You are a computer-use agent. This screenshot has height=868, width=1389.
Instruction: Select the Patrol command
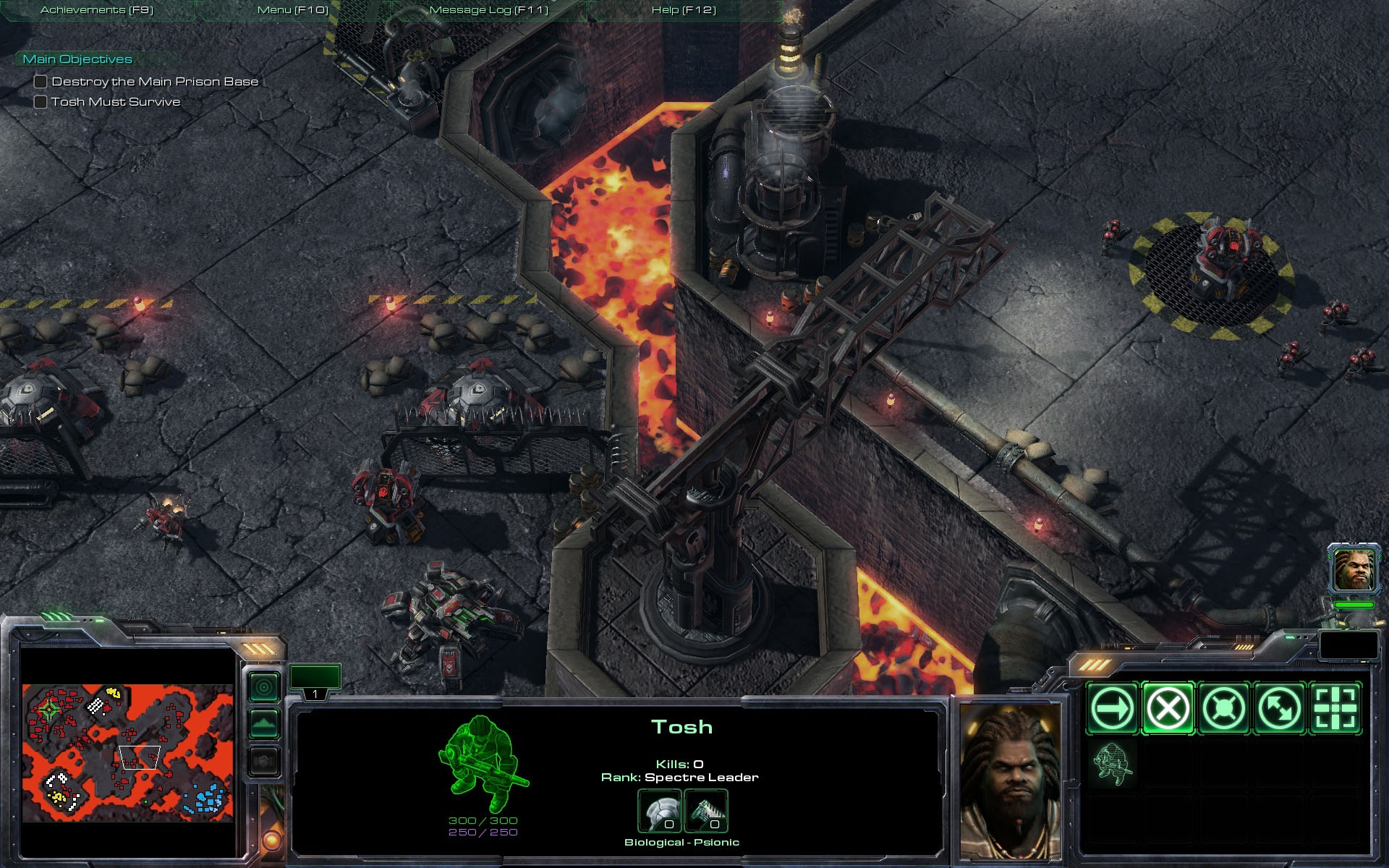pos(1279,708)
